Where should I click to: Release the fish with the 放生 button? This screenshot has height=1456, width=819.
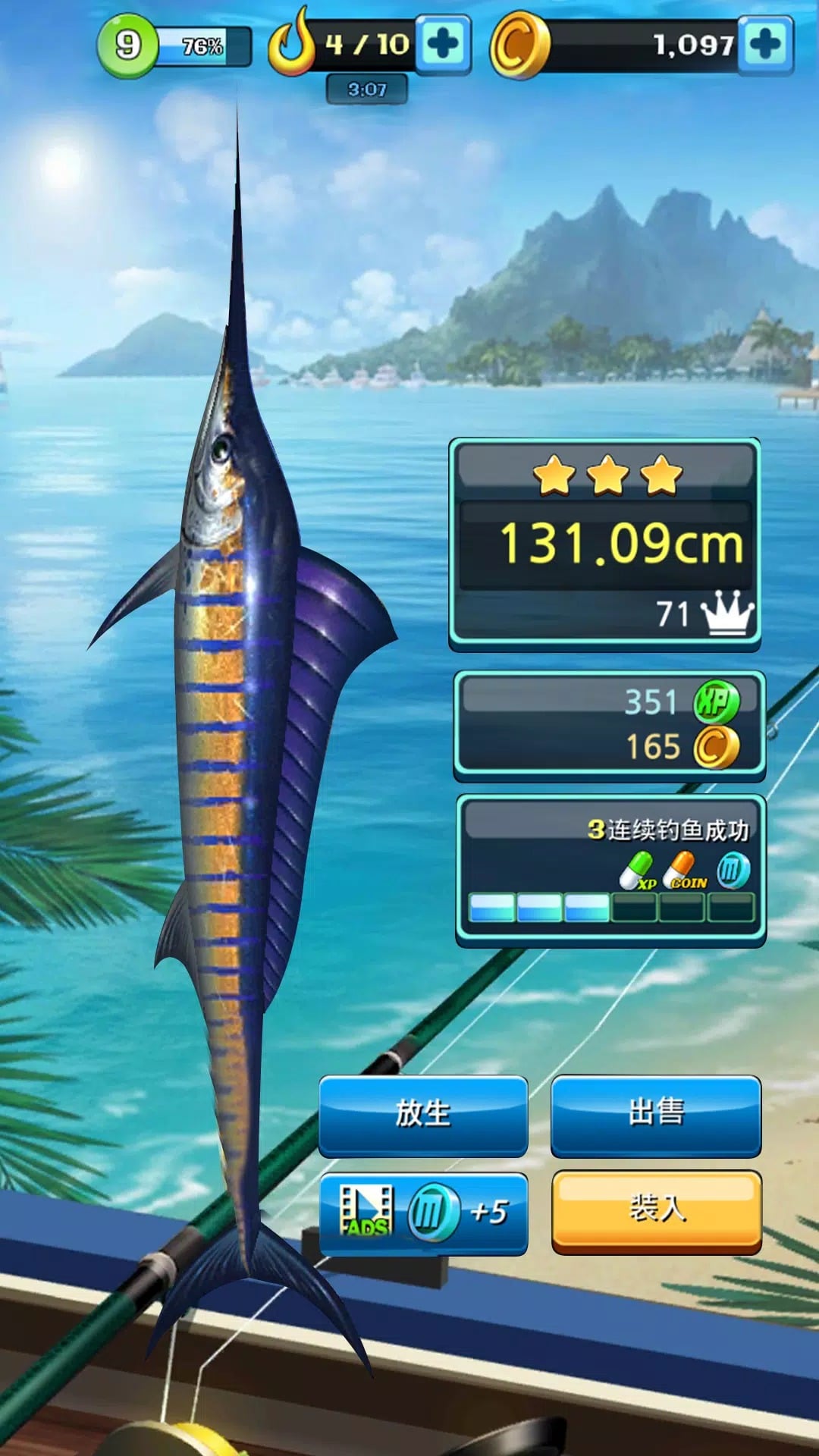[x=423, y=1115]
